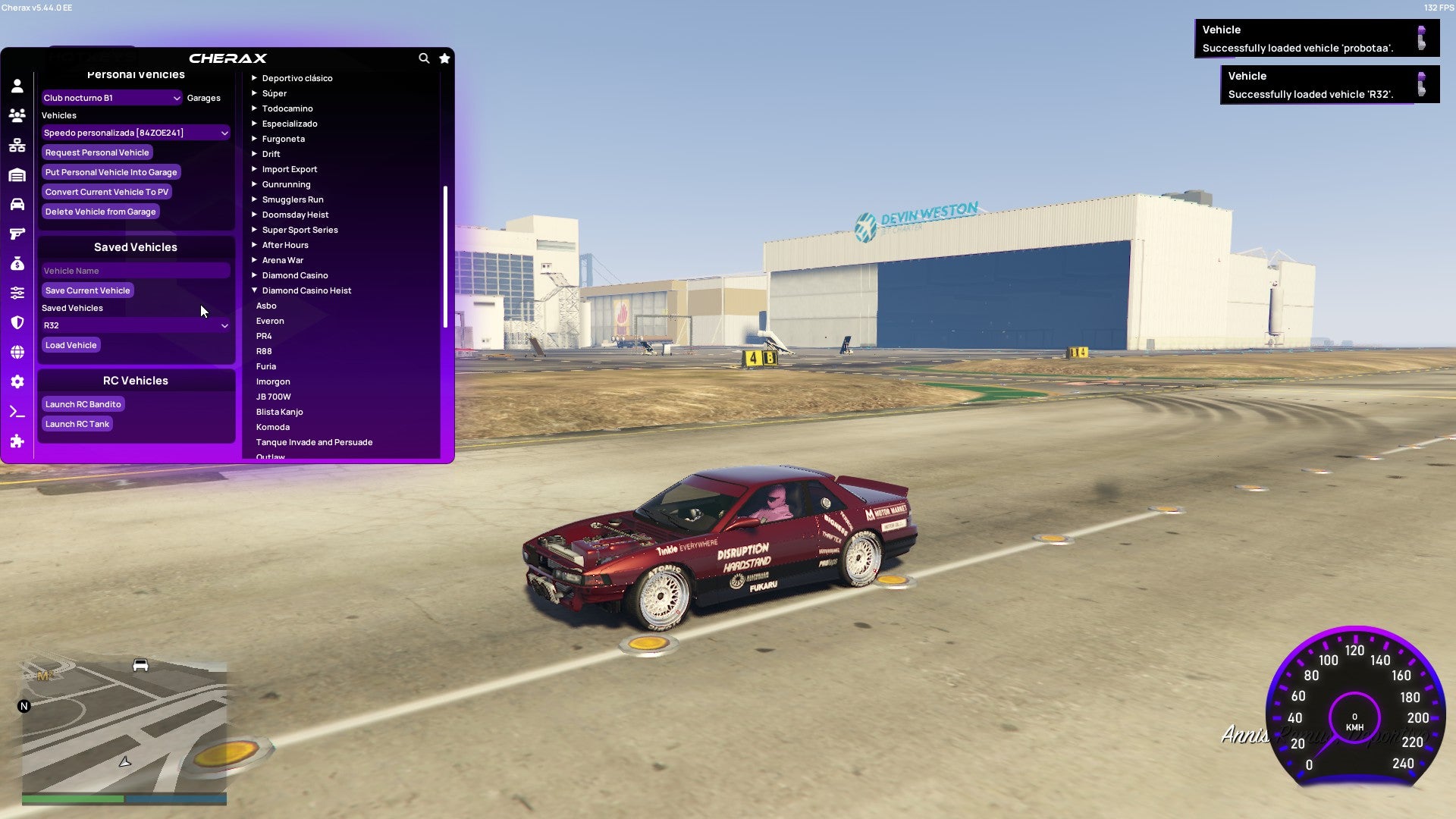
Task: Click the Save Current Vehicle button
Action: 87,290
